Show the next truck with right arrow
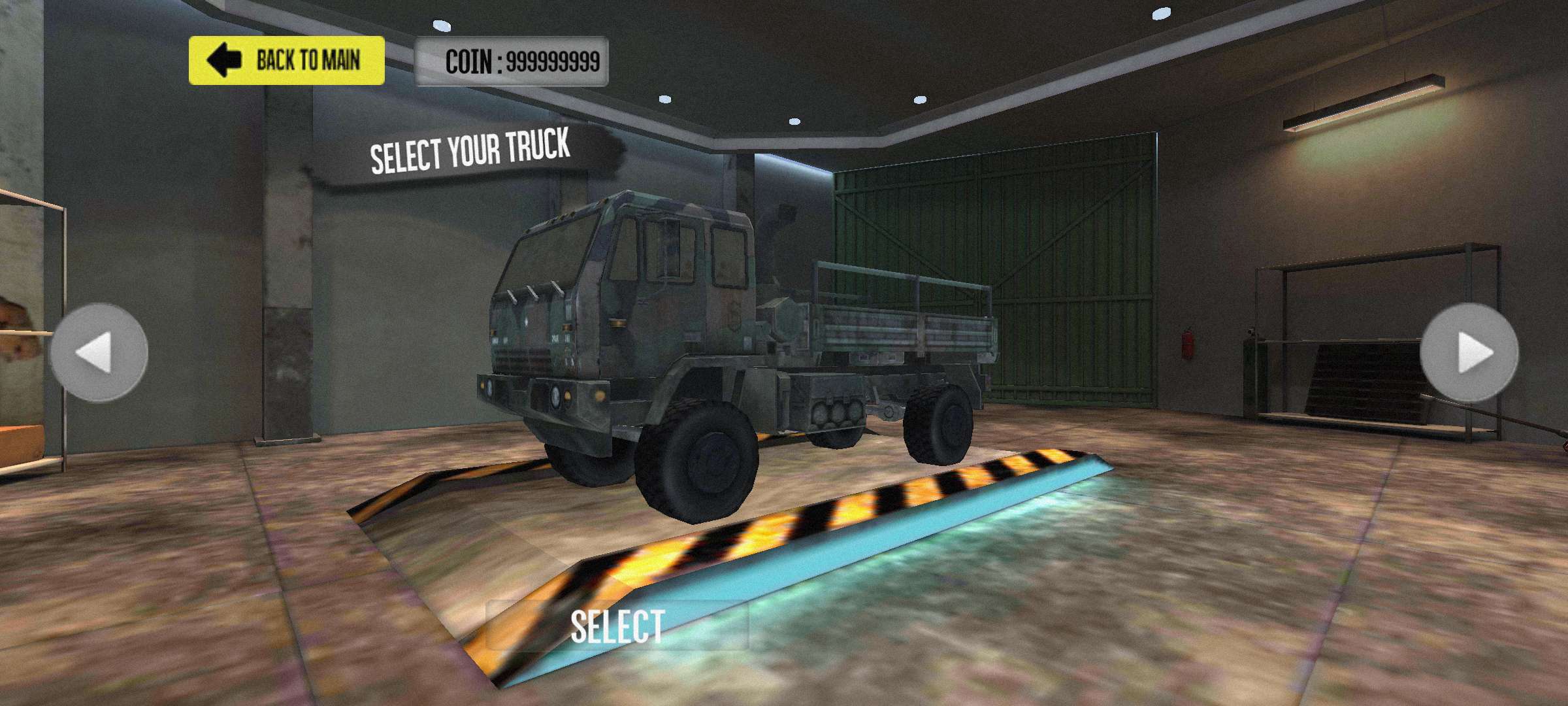This screenshot has height=706, width=1568. click(1469, 352)
